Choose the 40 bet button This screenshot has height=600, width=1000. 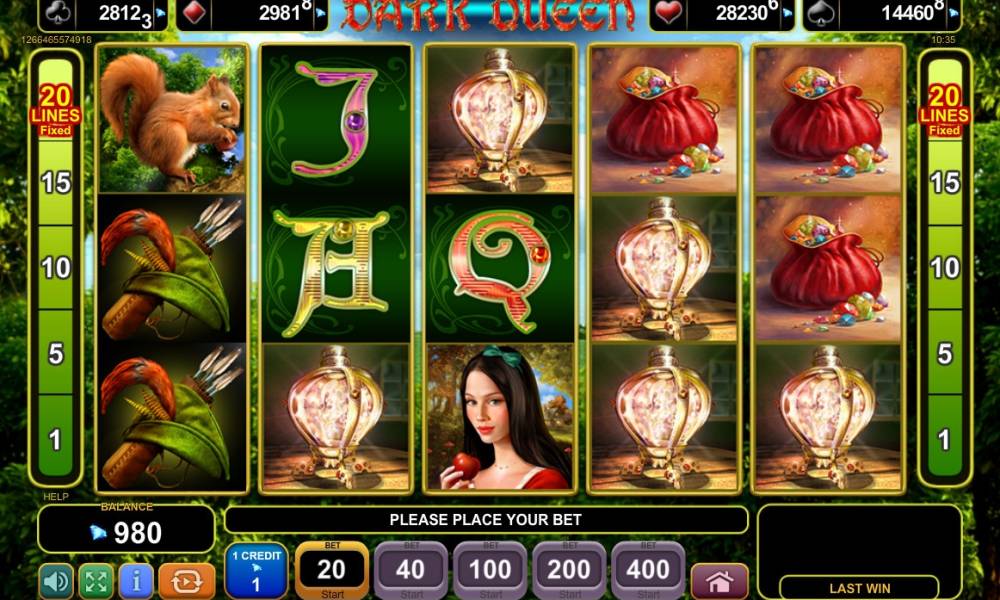click(x=410, y=571)
